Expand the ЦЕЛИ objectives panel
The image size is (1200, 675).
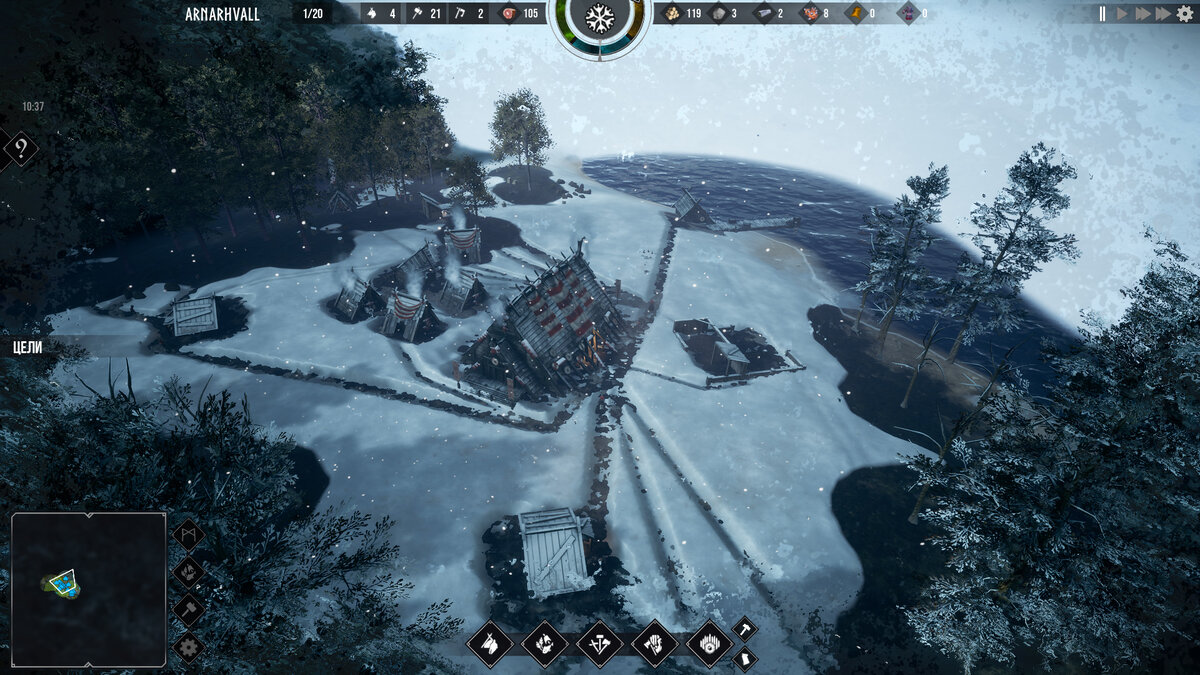[28, 347]
